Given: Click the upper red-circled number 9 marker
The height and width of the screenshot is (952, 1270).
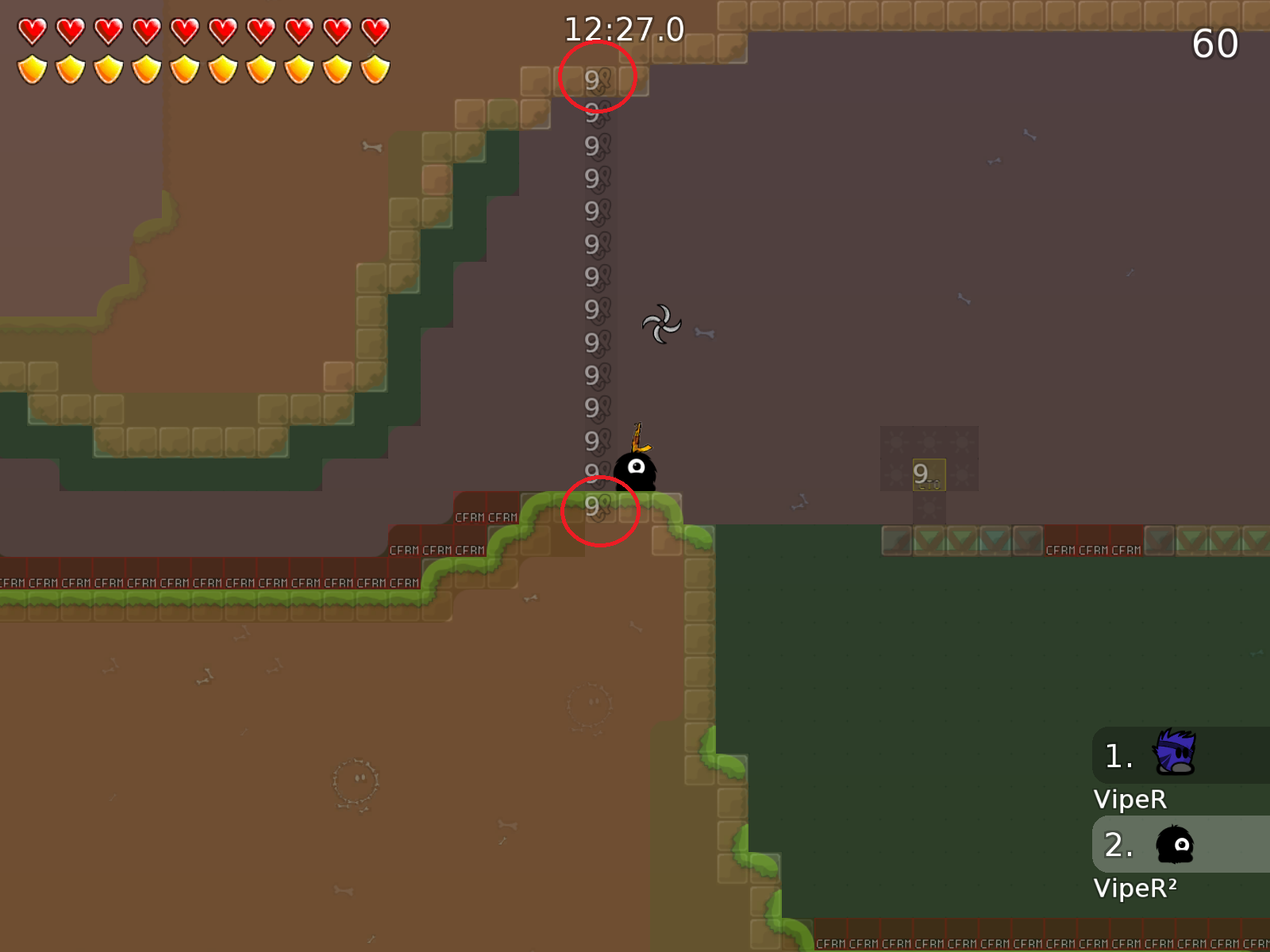Looking at the screenshot, I should pos(597,78).
